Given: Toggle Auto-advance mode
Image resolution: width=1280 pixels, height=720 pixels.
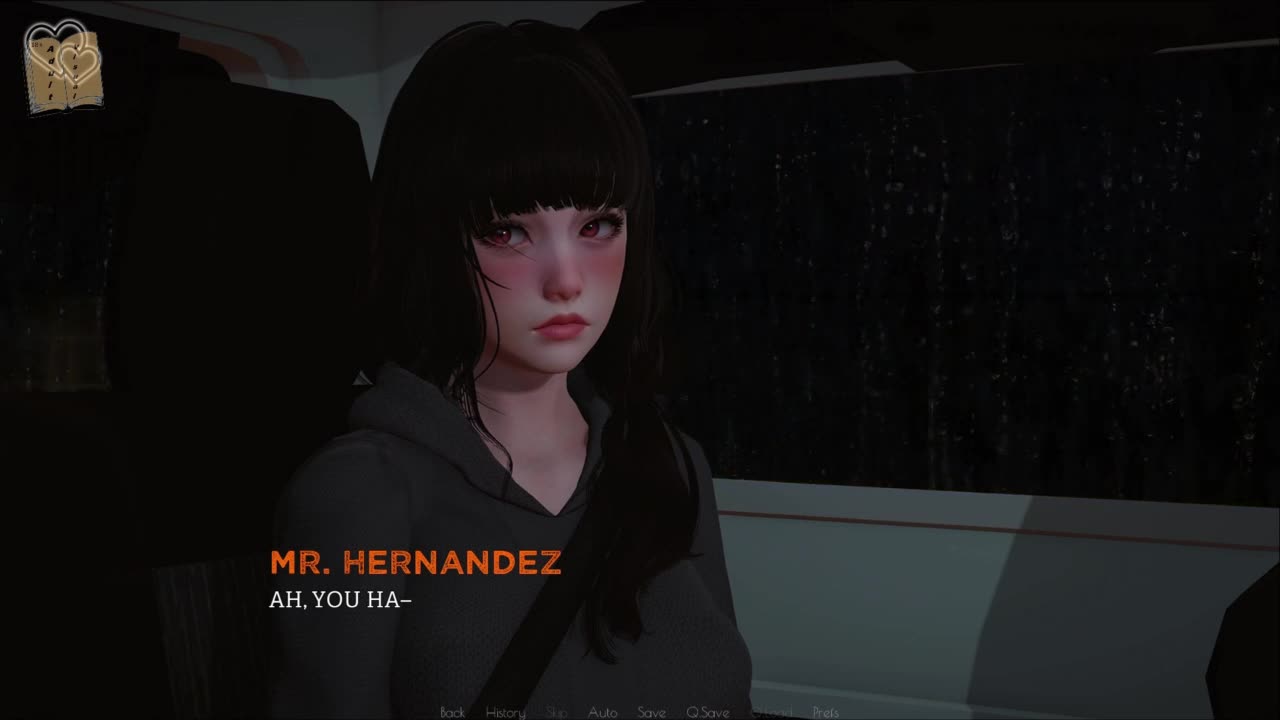Looking at the screenshot, I should [602, 712].
